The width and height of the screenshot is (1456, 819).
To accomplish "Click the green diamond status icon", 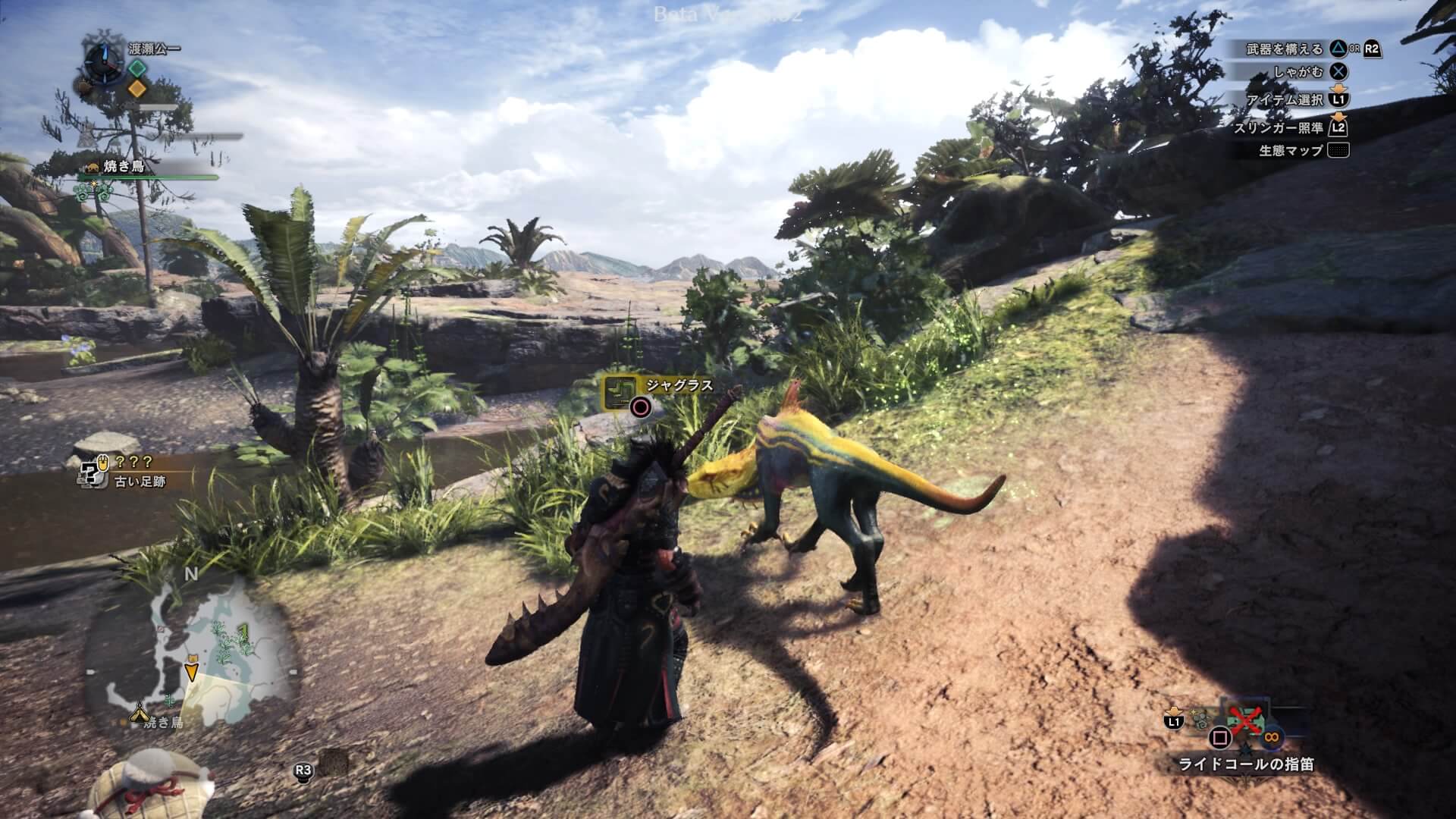I will coord(136,67).
